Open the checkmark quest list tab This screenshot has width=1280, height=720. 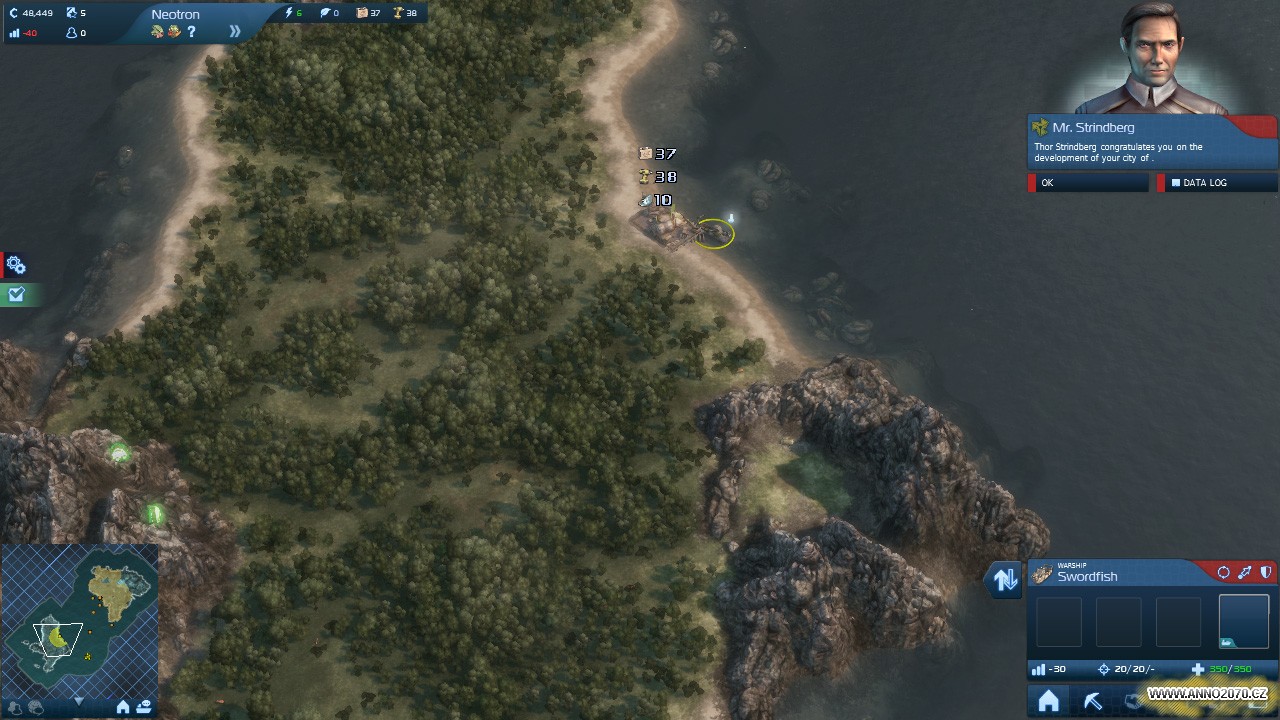pos(15,294)
